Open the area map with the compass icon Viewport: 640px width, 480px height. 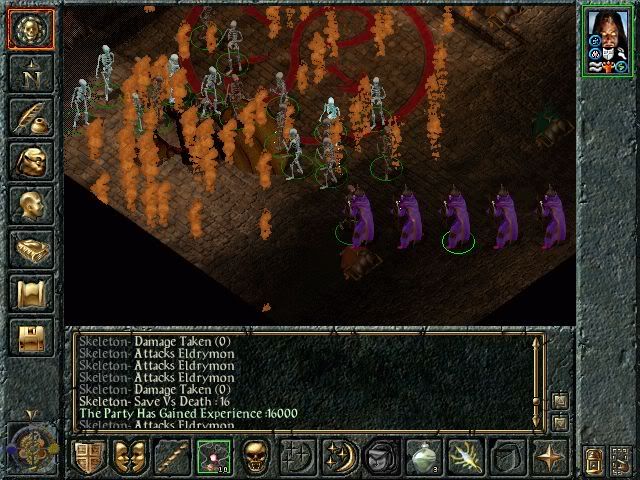click(31, 74)
